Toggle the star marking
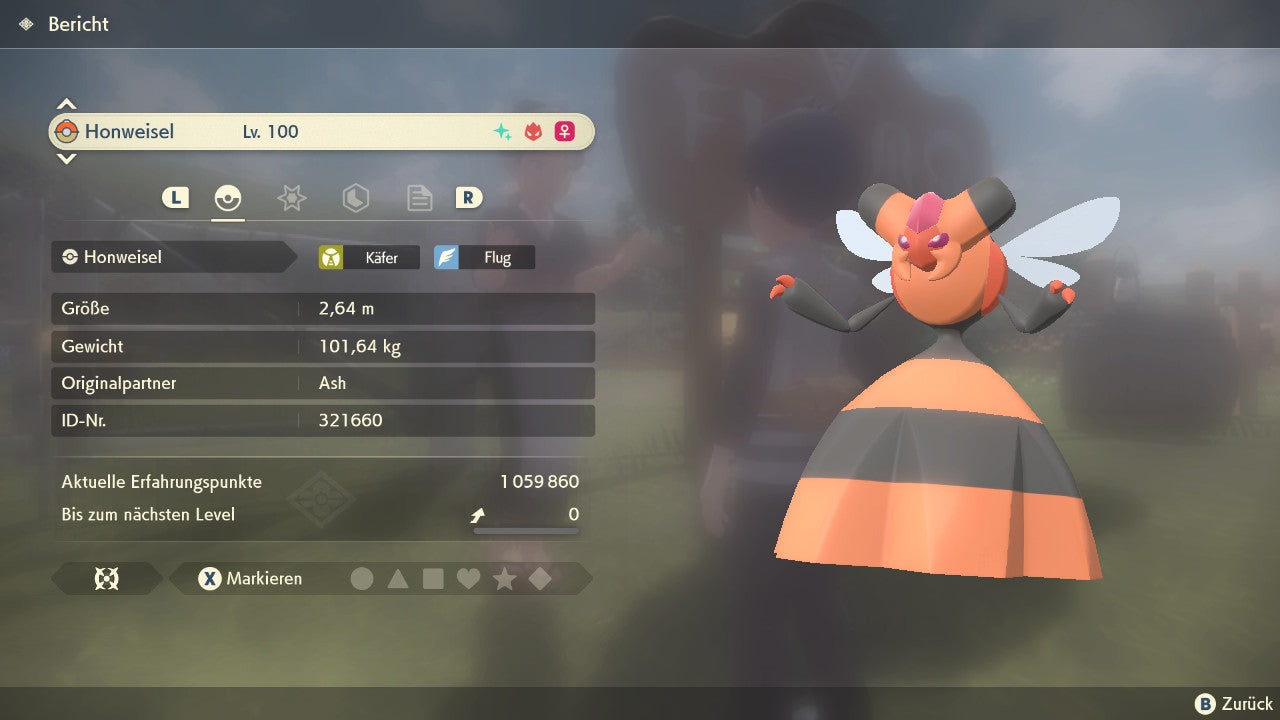Viewport: 1280px width, 720px height. point(504,578)
